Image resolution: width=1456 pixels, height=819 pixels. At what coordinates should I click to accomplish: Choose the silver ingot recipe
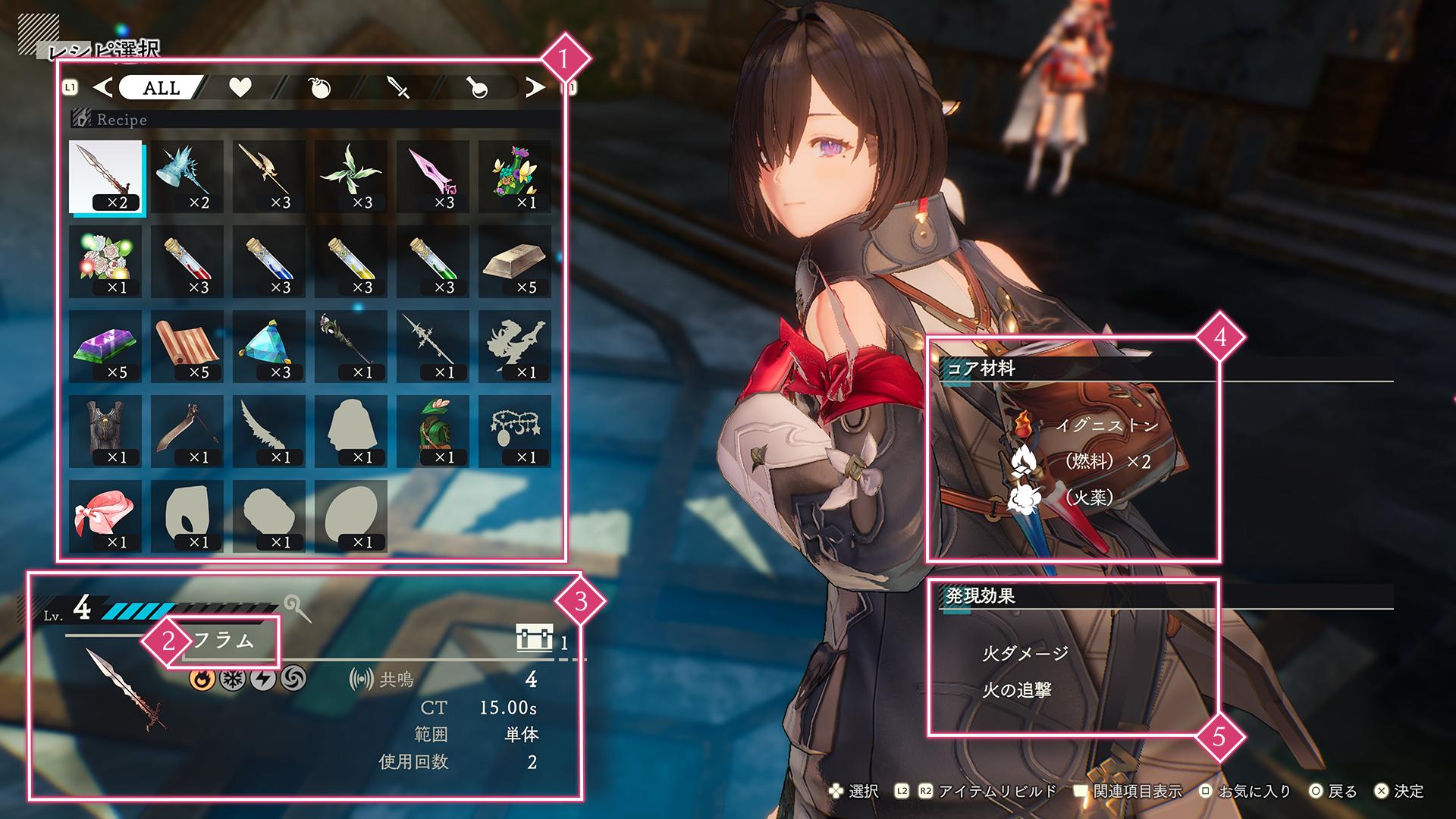tap(515, 262)
